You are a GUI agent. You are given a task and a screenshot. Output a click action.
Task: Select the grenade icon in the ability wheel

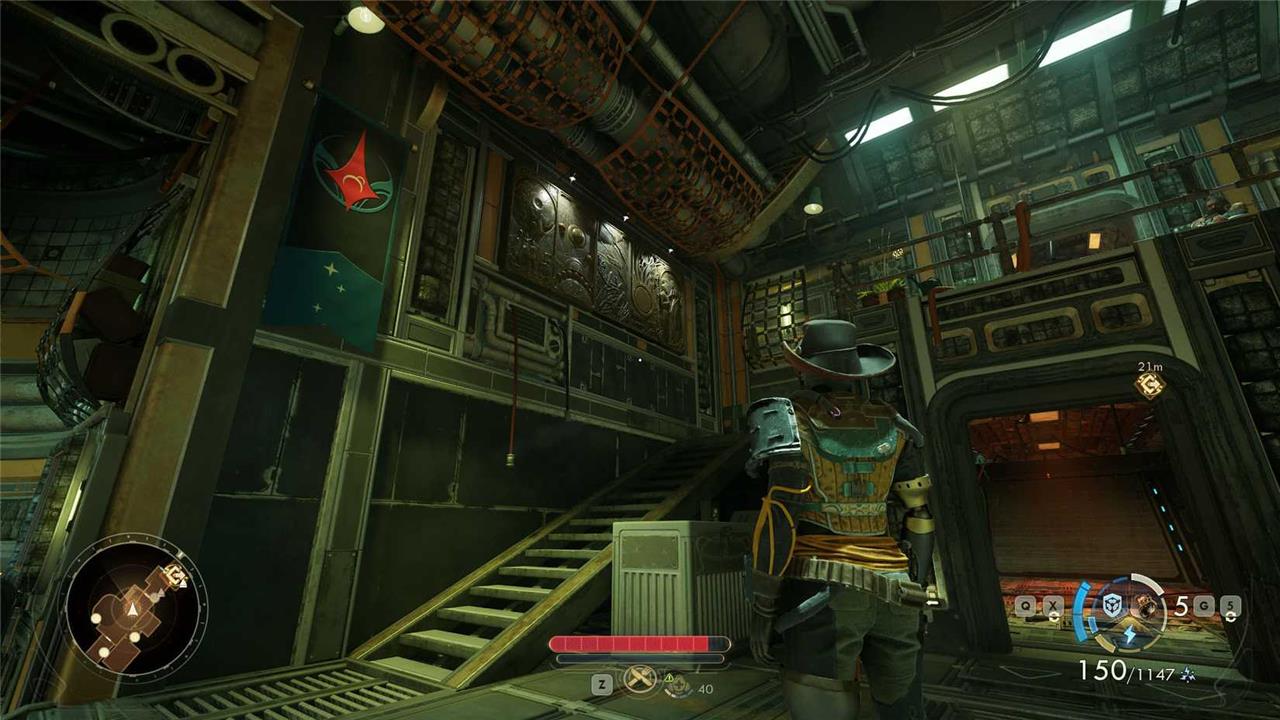(1144, 603)
